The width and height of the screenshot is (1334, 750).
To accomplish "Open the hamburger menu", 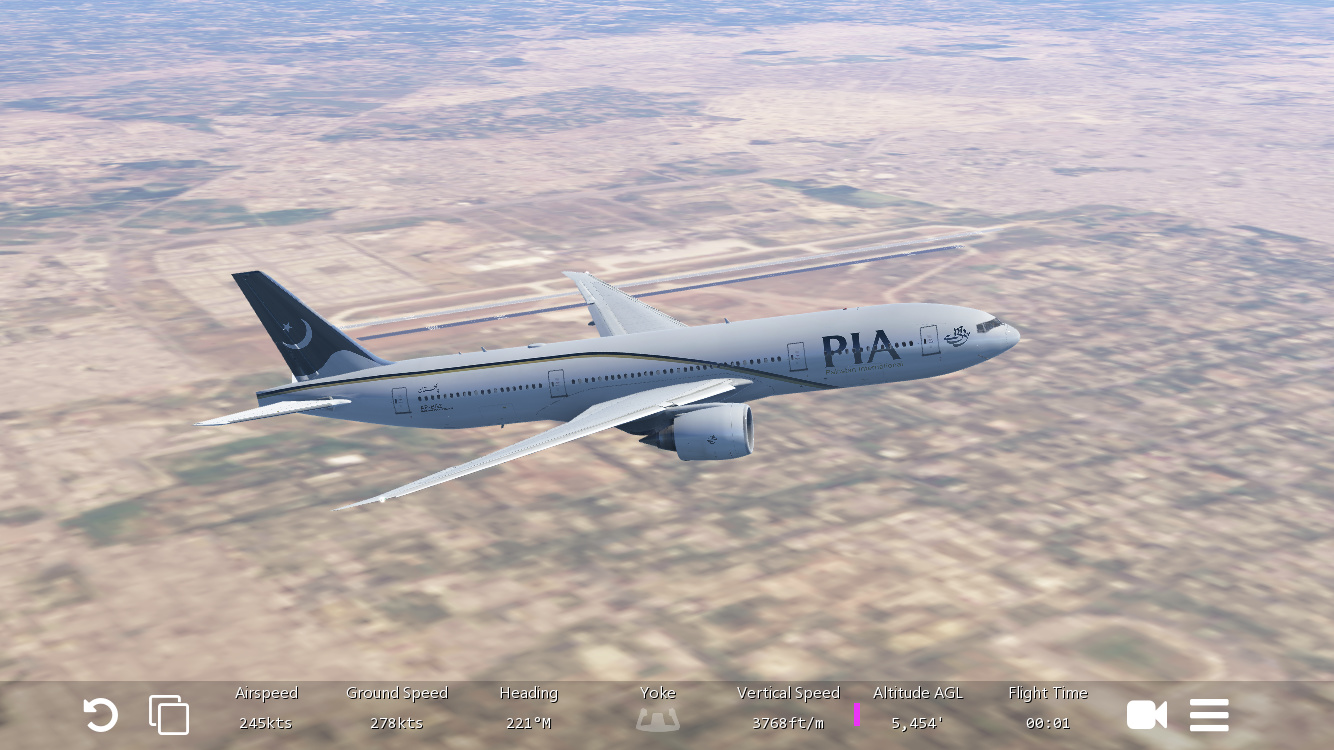I will pyautogui.click(x=1209, y=715).
